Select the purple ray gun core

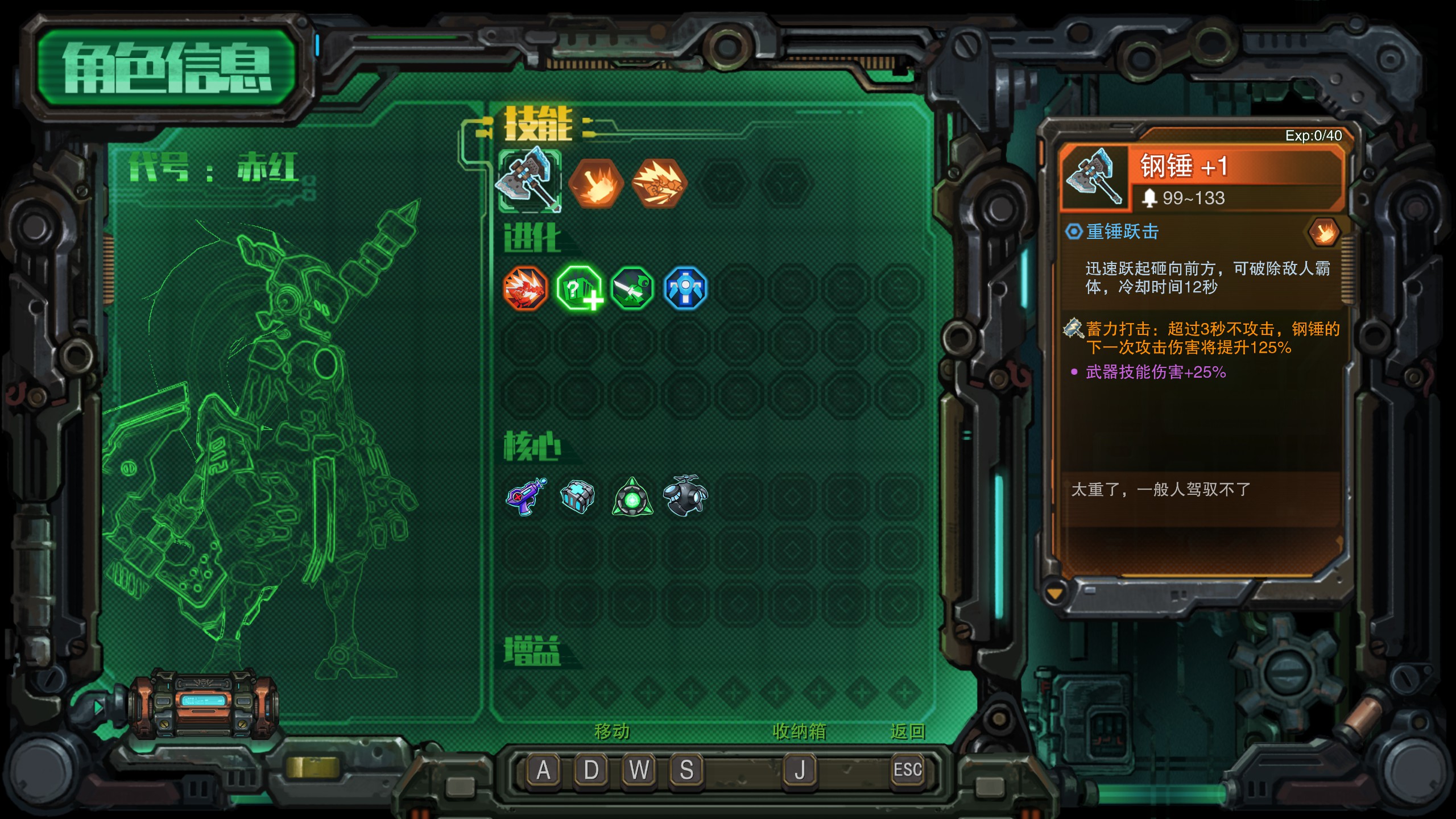point(526,497)
